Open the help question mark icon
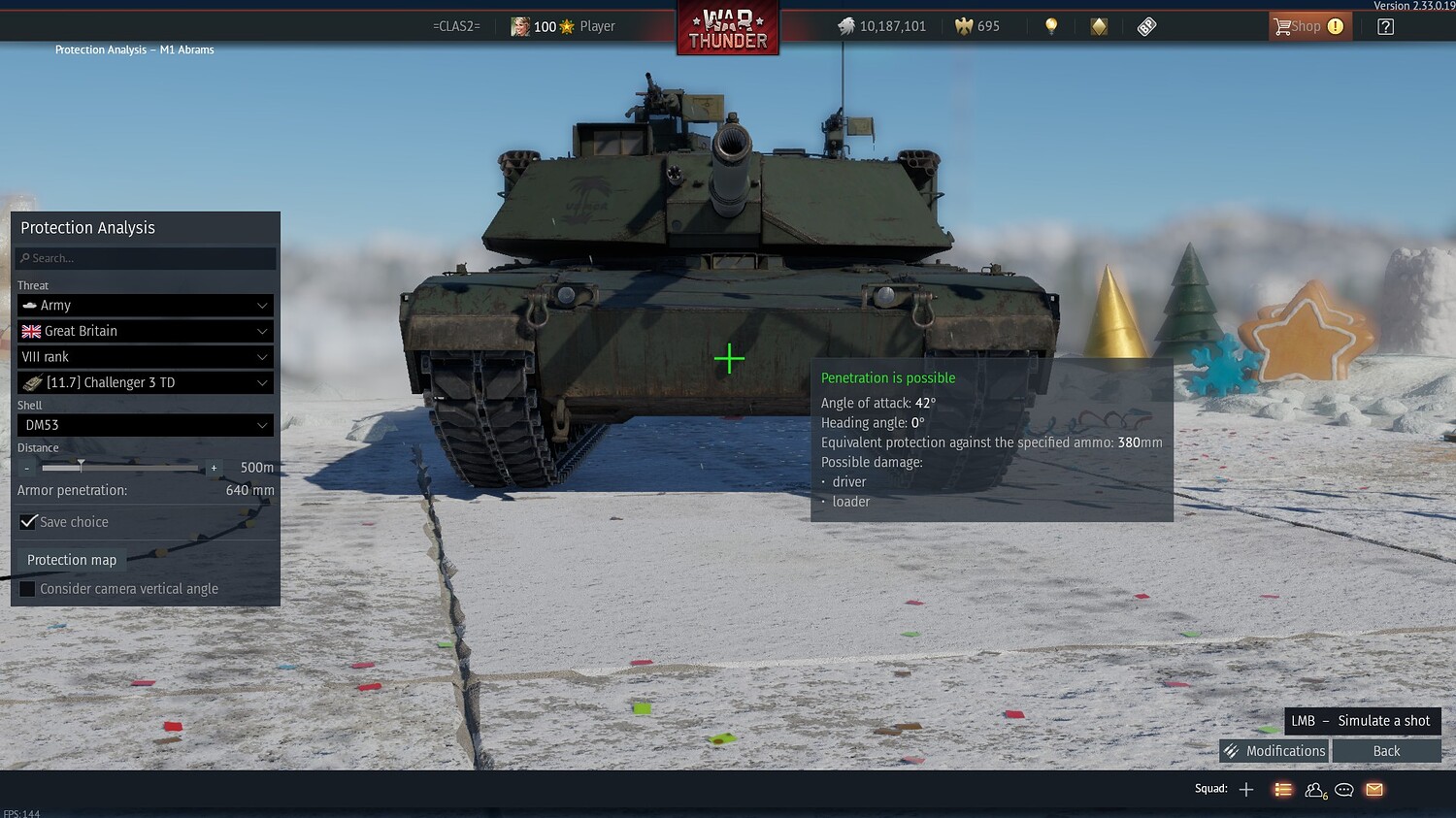The width and height of the screenshot is (1456, 818). coord(1385,26)
